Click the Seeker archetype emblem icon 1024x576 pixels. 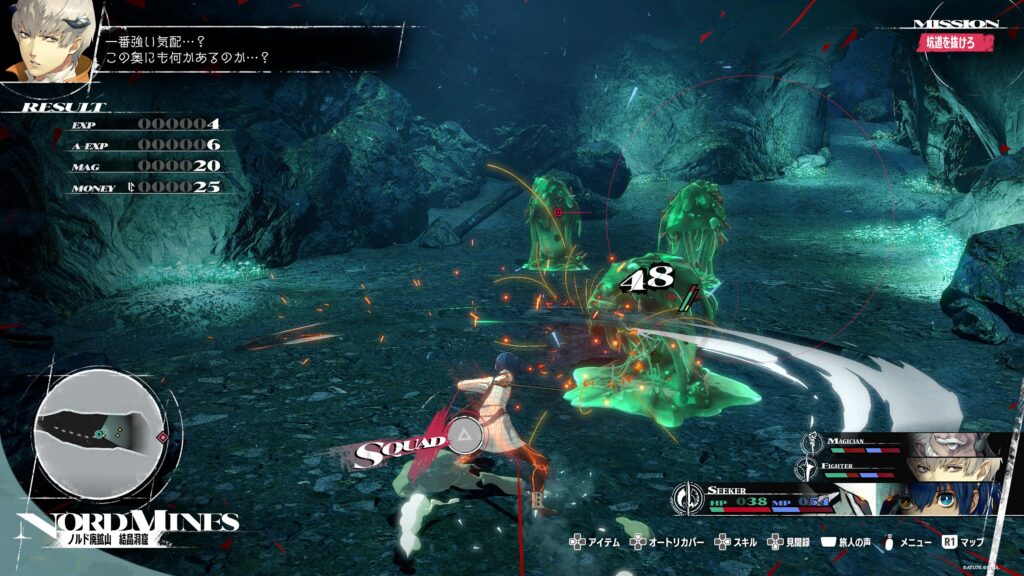pyautogui.click(x=689, y=496)
